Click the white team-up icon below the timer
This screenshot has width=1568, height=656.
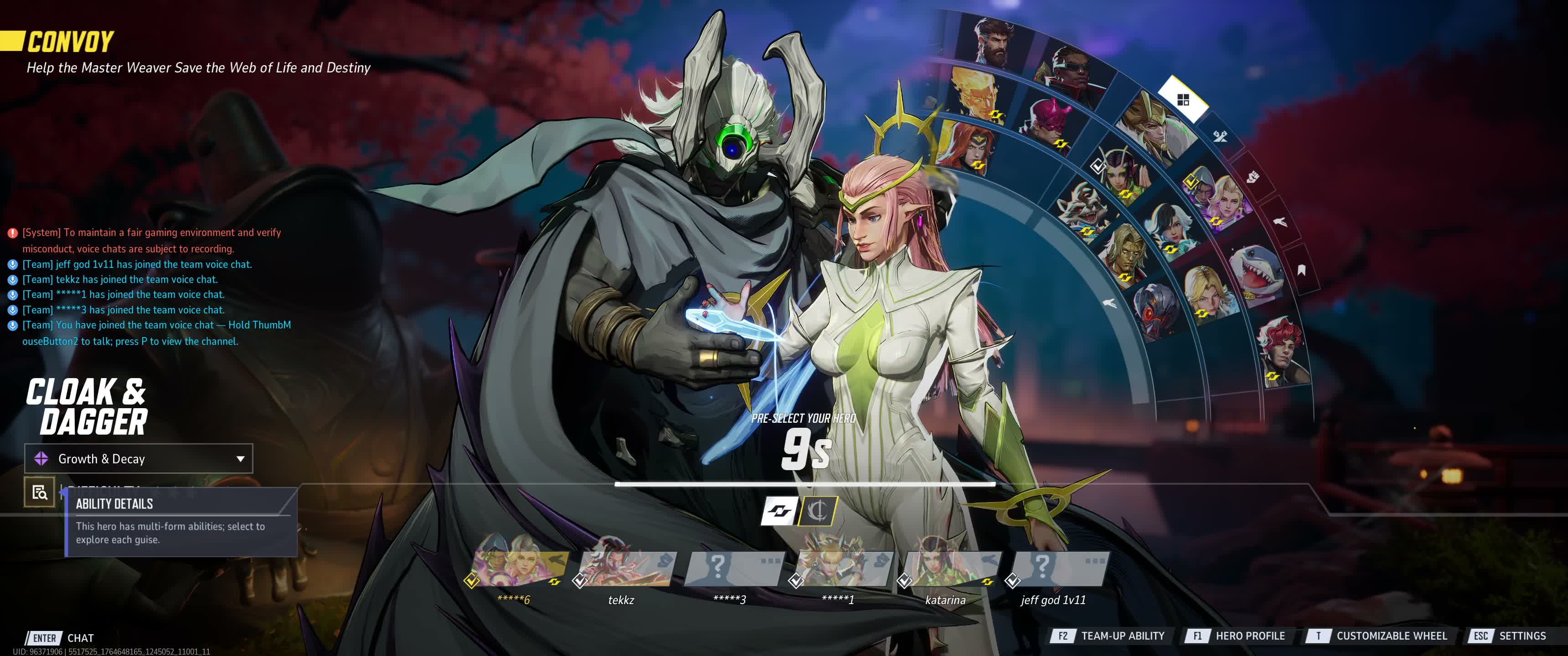[780, 511]
